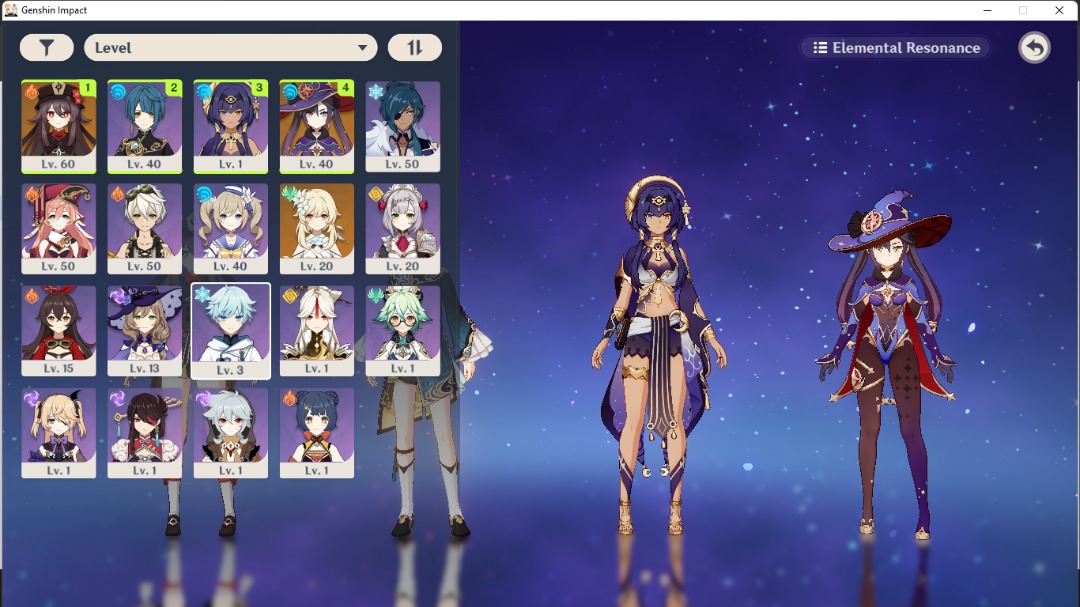This screenshot has height=607, width=1080.
Task: Select Candace, party slot 3 portrait
Action: [231, 126]
